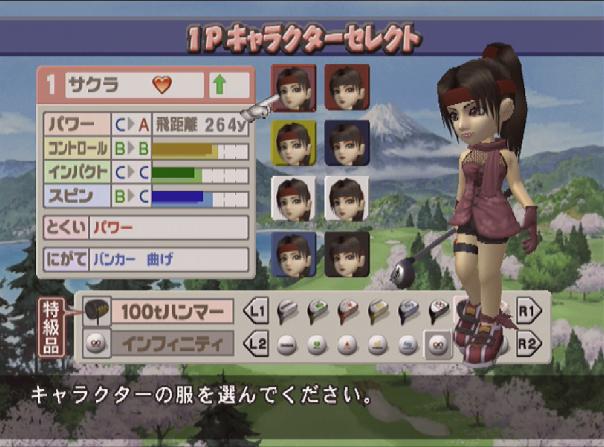Pick the plain white ball with line
The image size is (604, 447).
click(285, 345)
